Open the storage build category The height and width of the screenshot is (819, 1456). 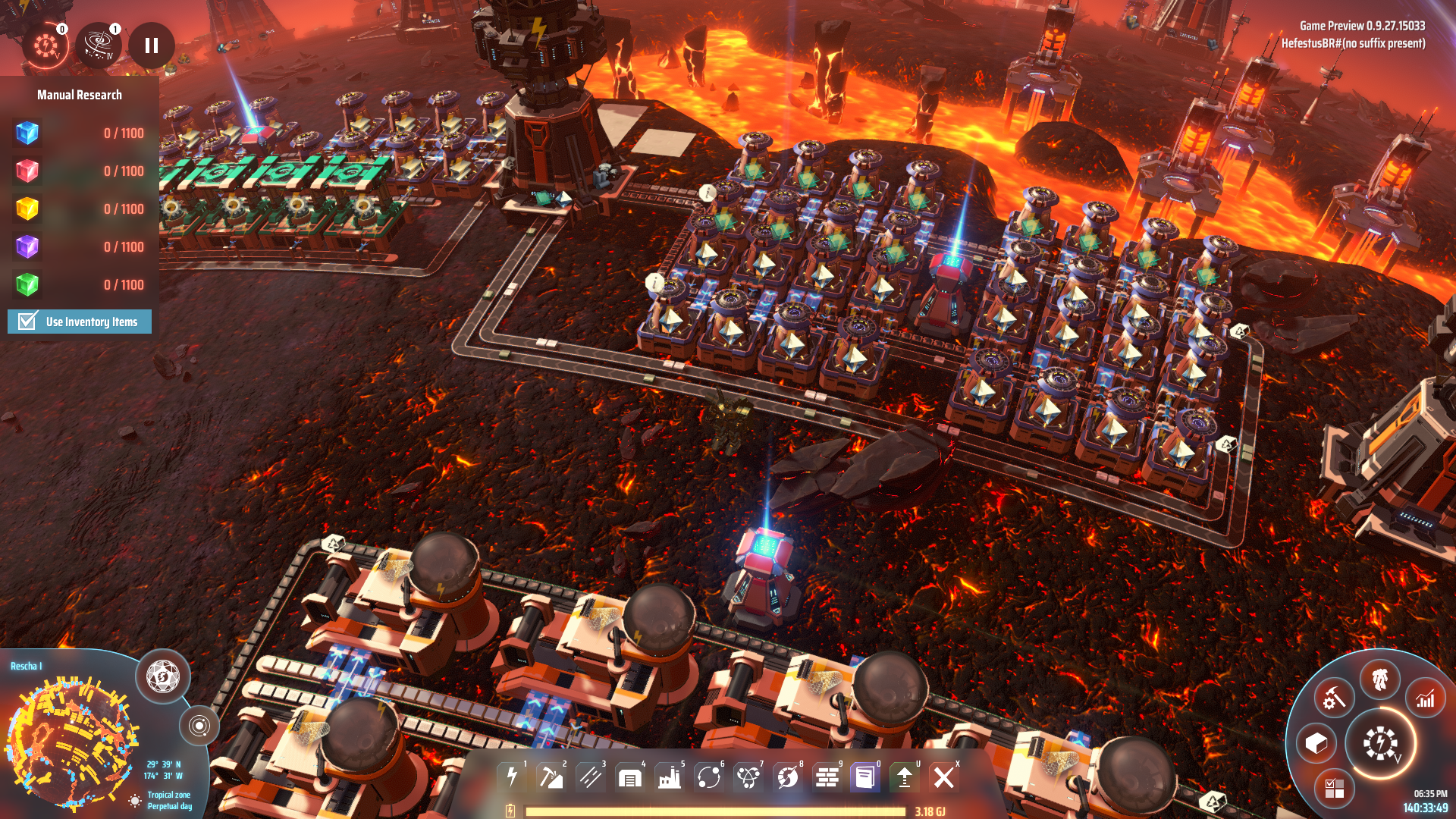click(x=630, y=777)
